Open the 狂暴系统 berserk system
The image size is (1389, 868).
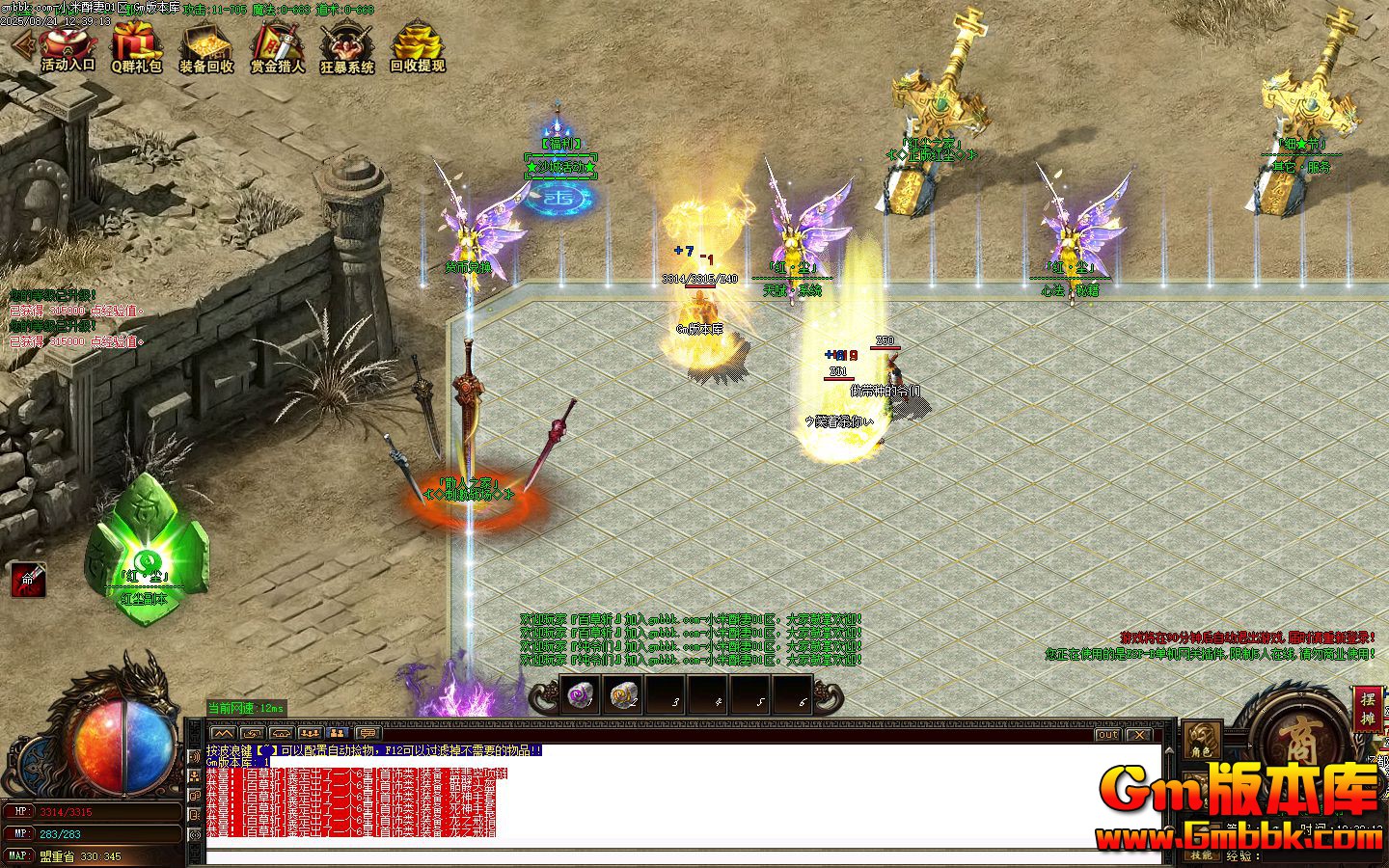click(x=347, y=48)
